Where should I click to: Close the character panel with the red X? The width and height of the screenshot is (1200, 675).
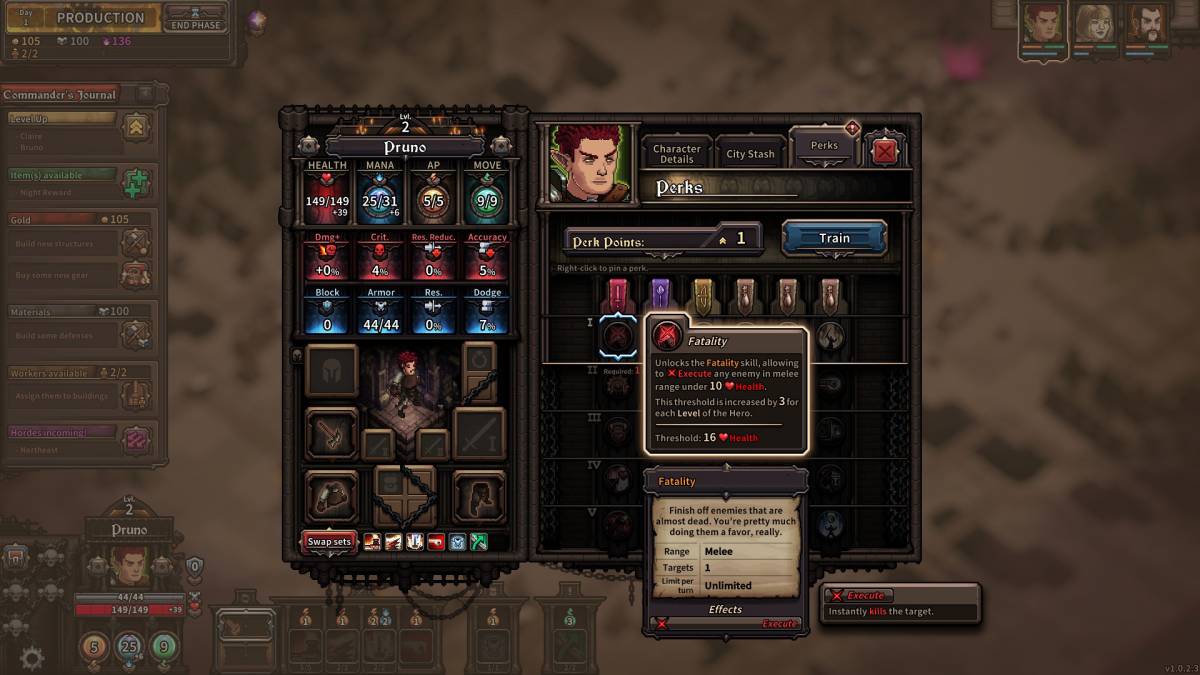pos(885,152)
